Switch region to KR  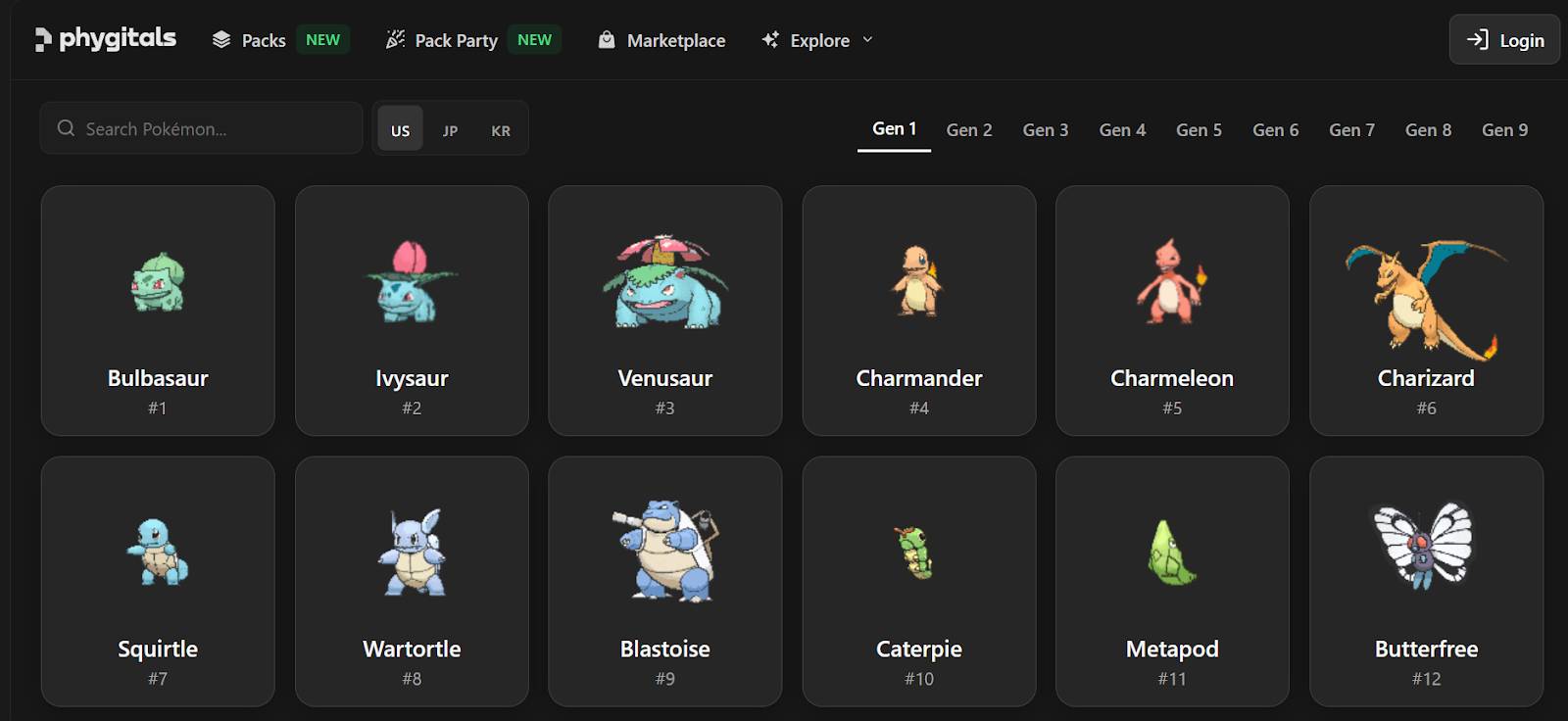[501, 129]
